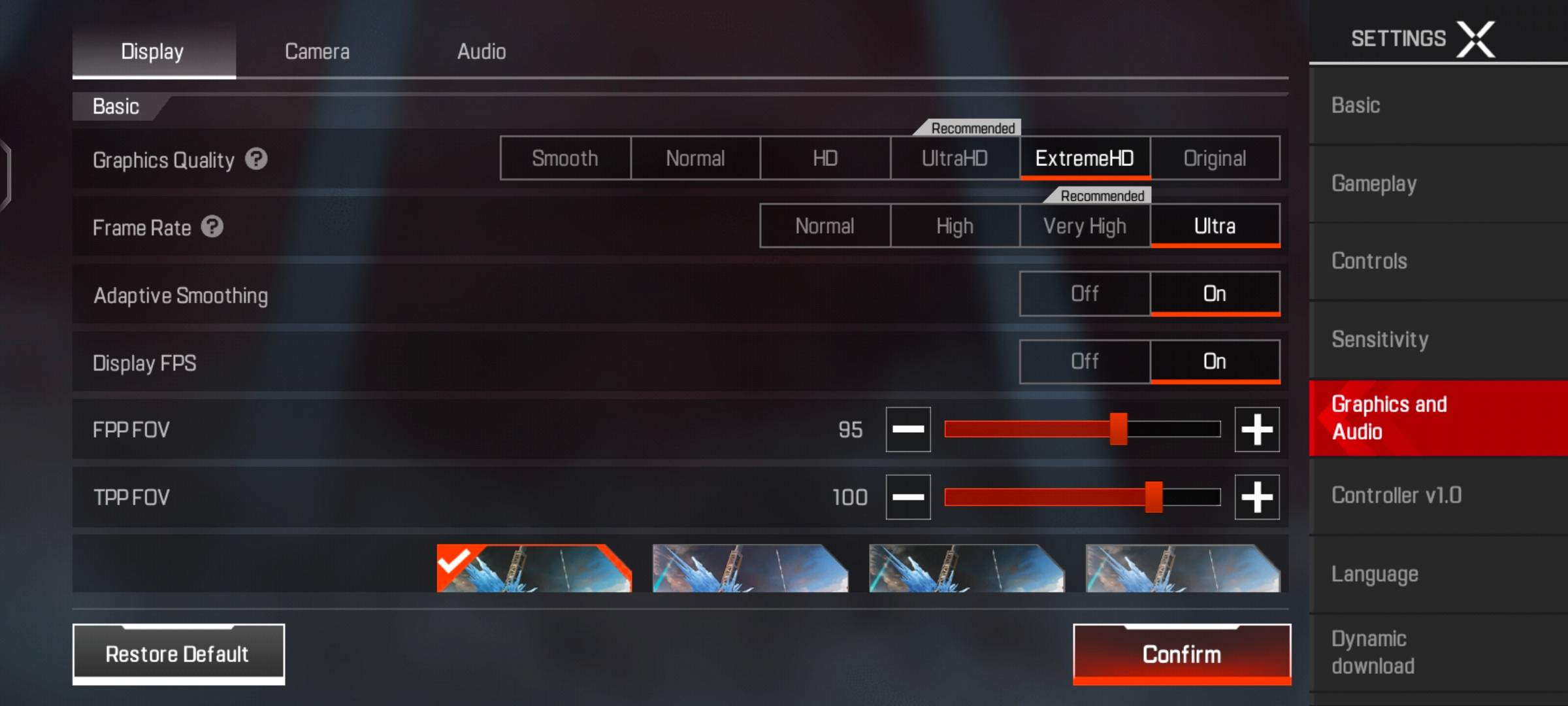This screenshot has height=706, width=1568.
Task: Increase TPP FOV with plus button
Action: point(1256,497)
